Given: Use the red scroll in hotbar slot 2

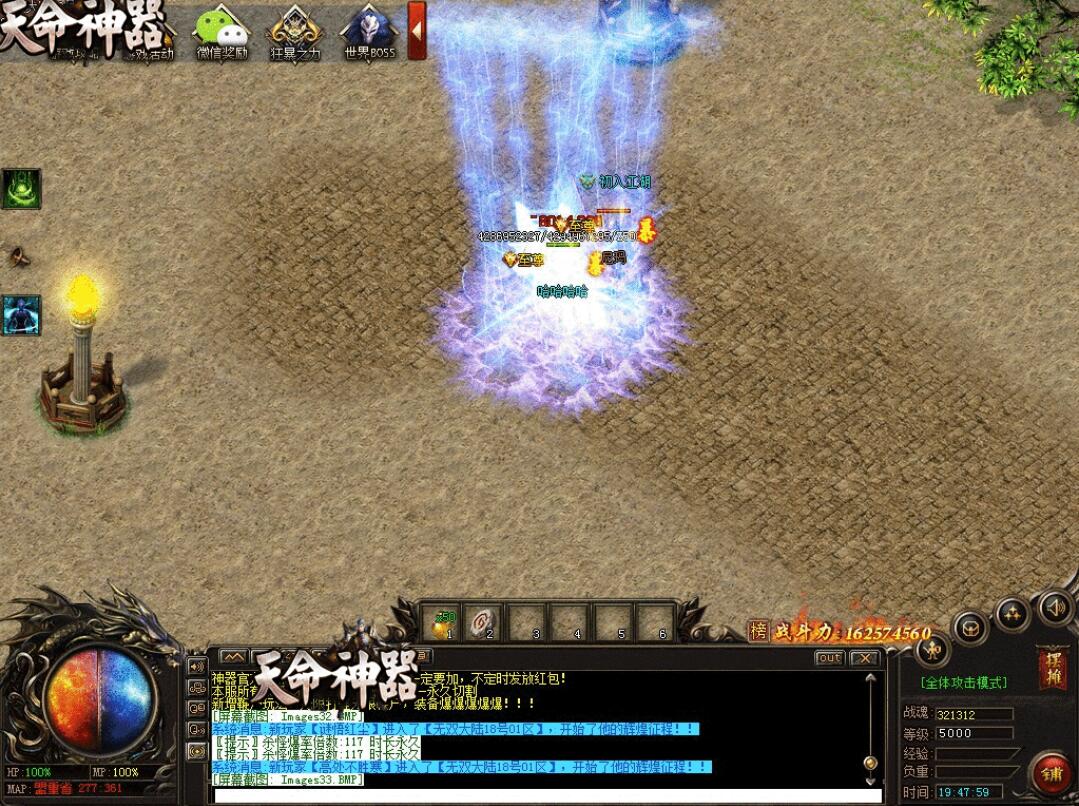Looking at the screenshot, I should (x=489, y=622).
